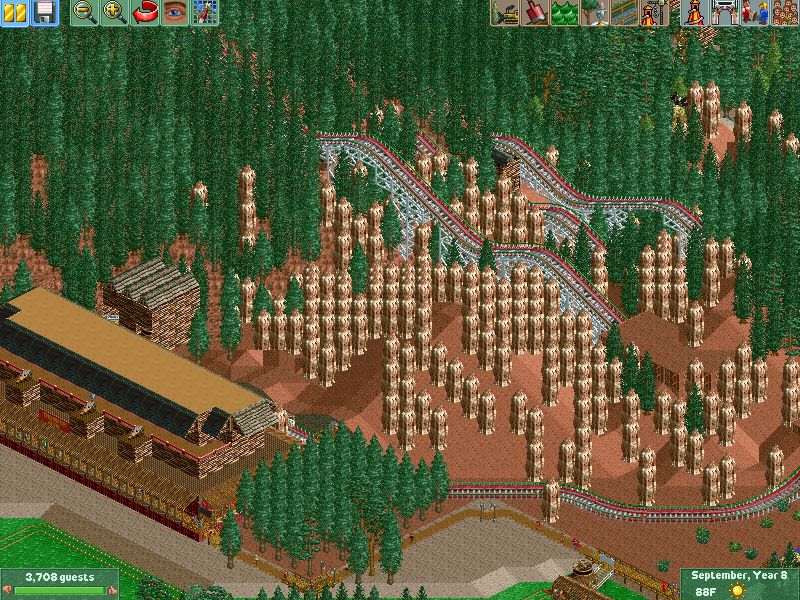Open the park entrance information window

coord(722,12)
